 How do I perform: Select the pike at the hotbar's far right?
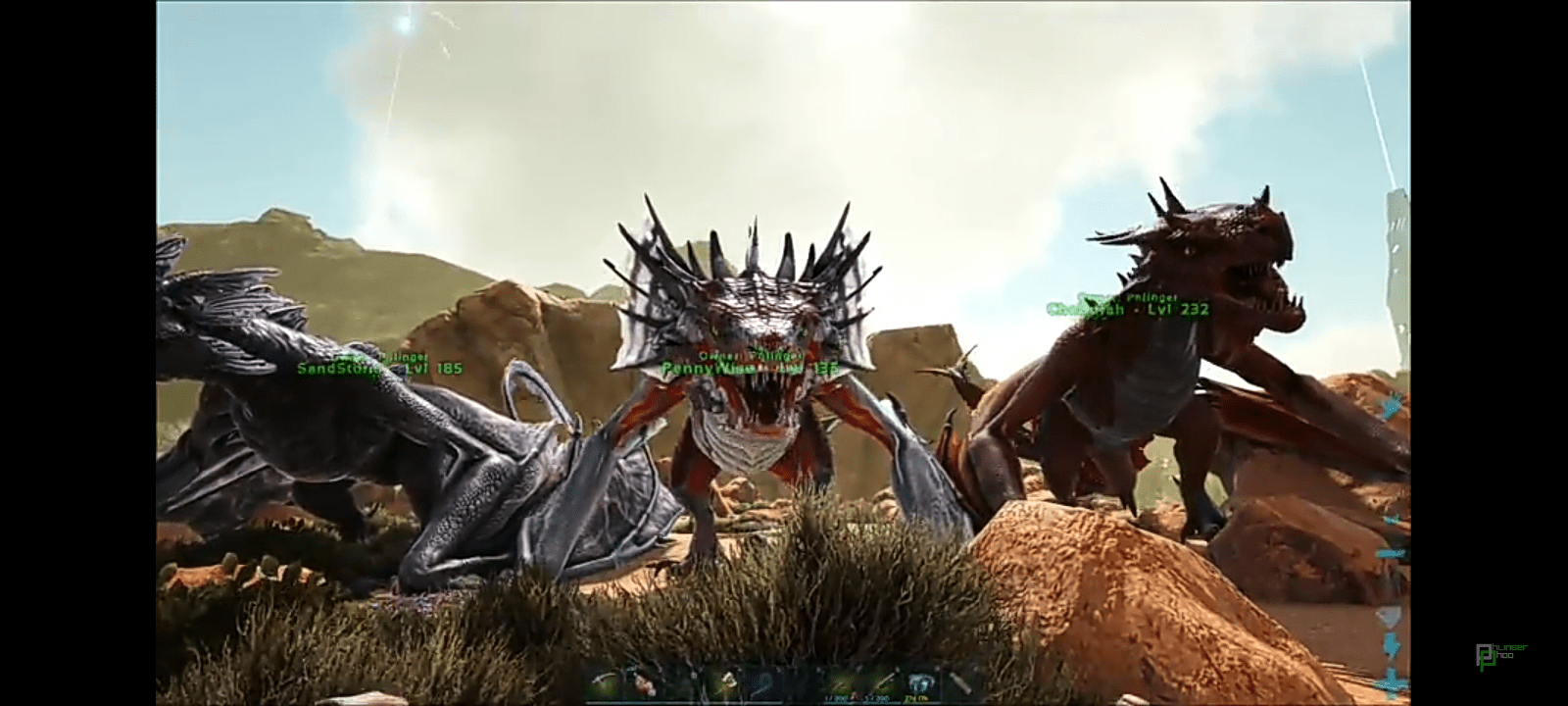(x=962, y=681)
